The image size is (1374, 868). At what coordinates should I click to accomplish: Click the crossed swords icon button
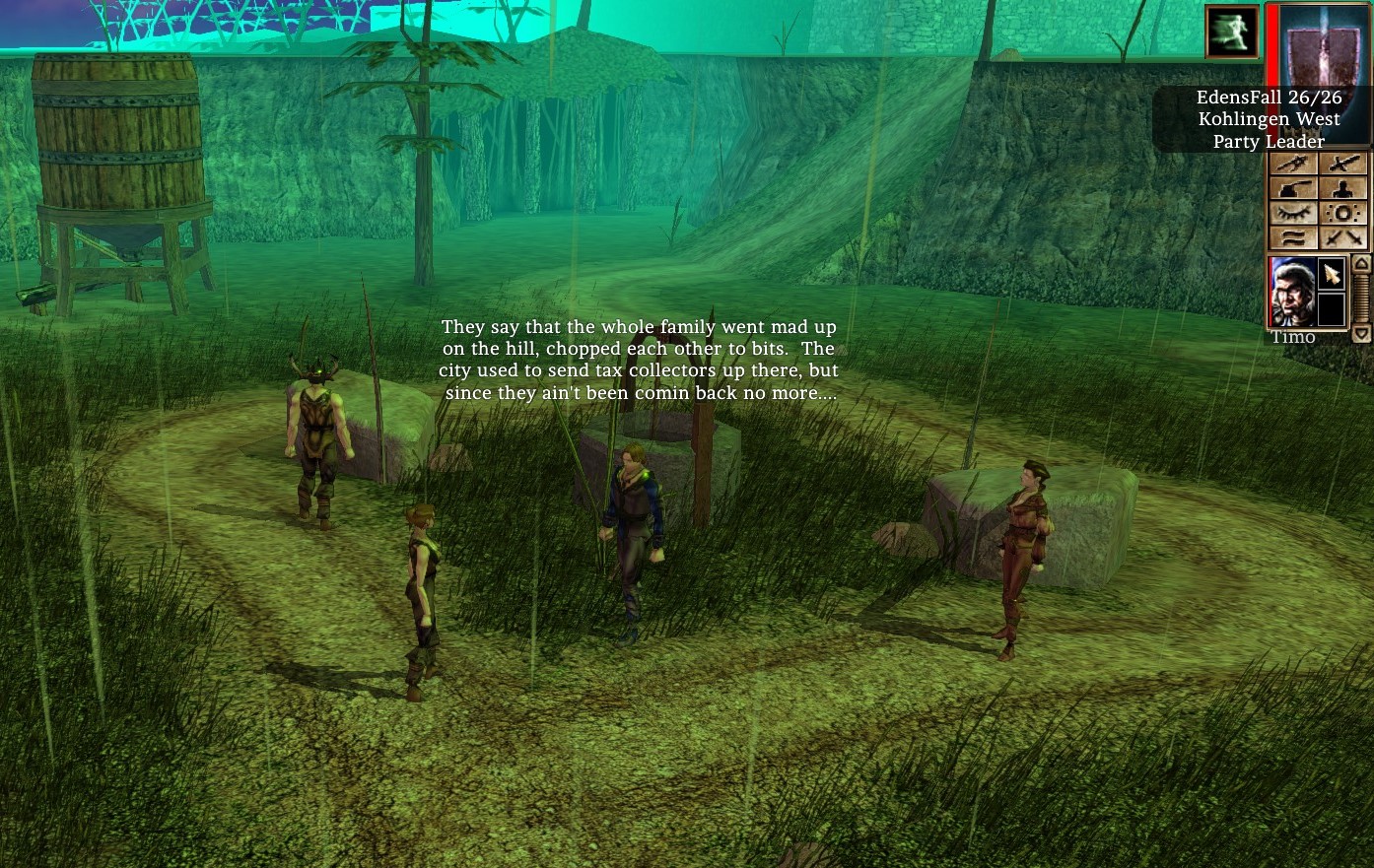click(x=1342, y=238)
